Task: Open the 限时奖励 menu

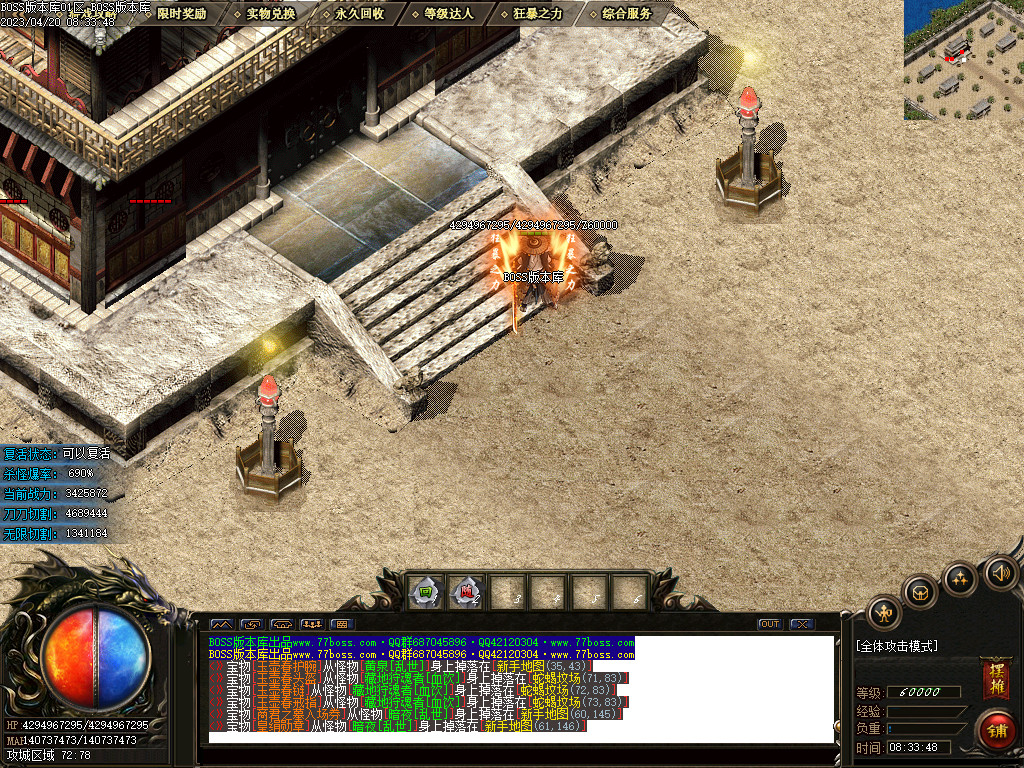Action: tap(181, 14)
